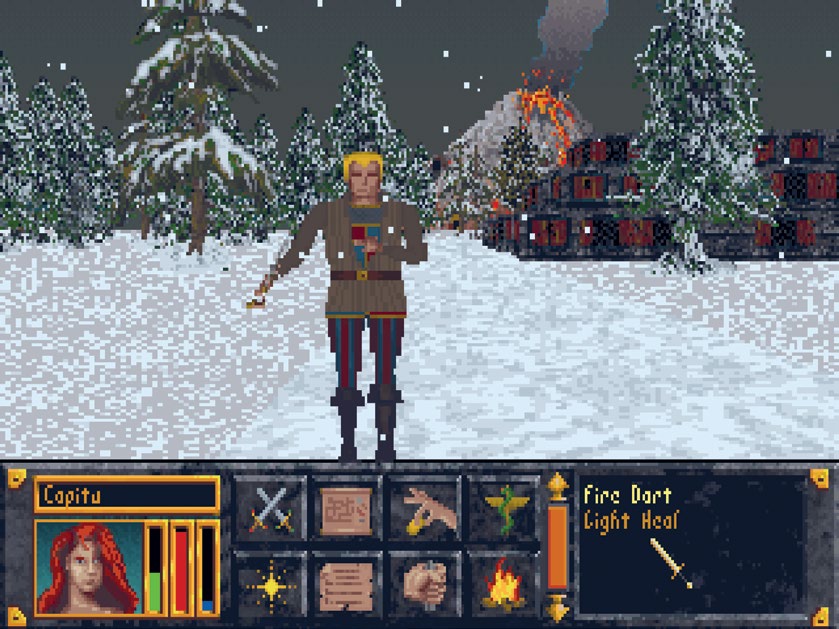Open the parchment automap

(x=347, y=508)
